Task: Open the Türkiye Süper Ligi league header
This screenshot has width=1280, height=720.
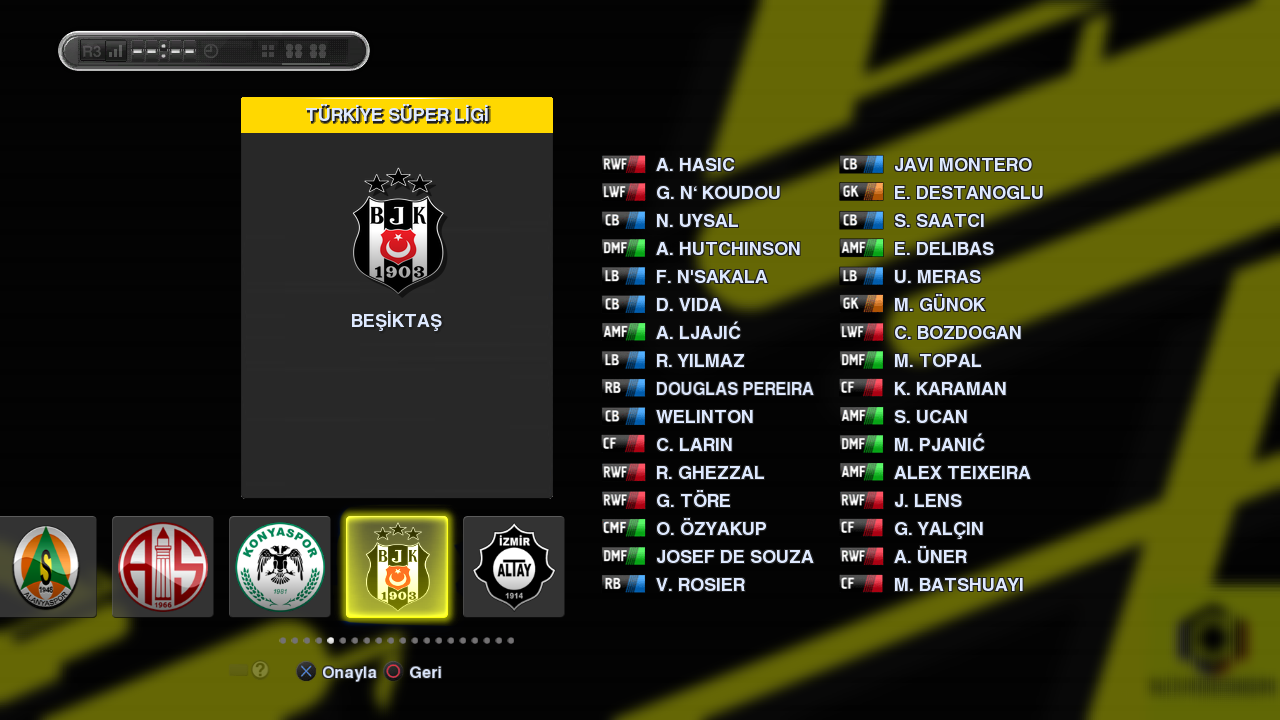Action: 397,115
